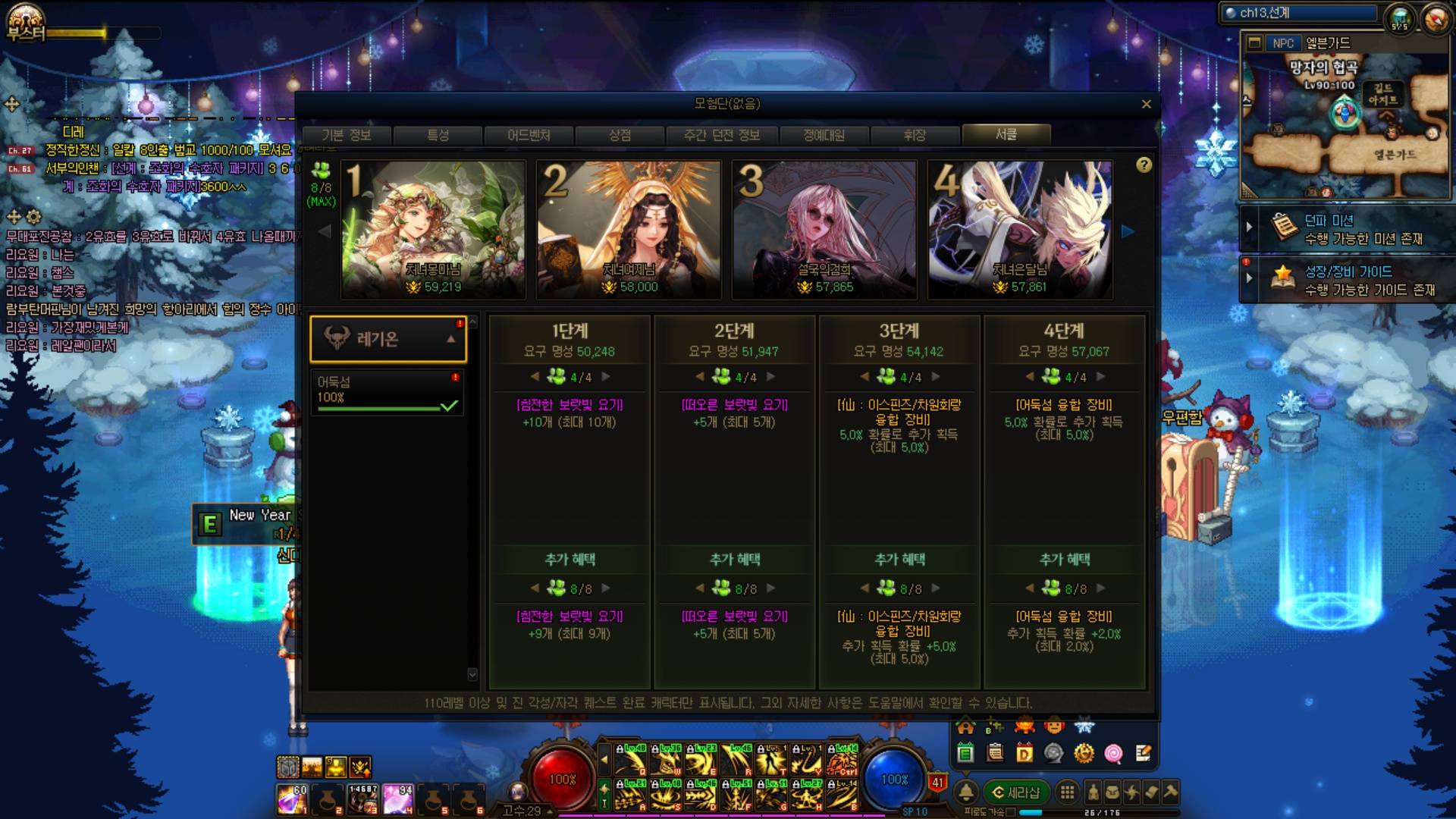
Task: Switch to the 기본 정보 tab
Action: [347, 135]
